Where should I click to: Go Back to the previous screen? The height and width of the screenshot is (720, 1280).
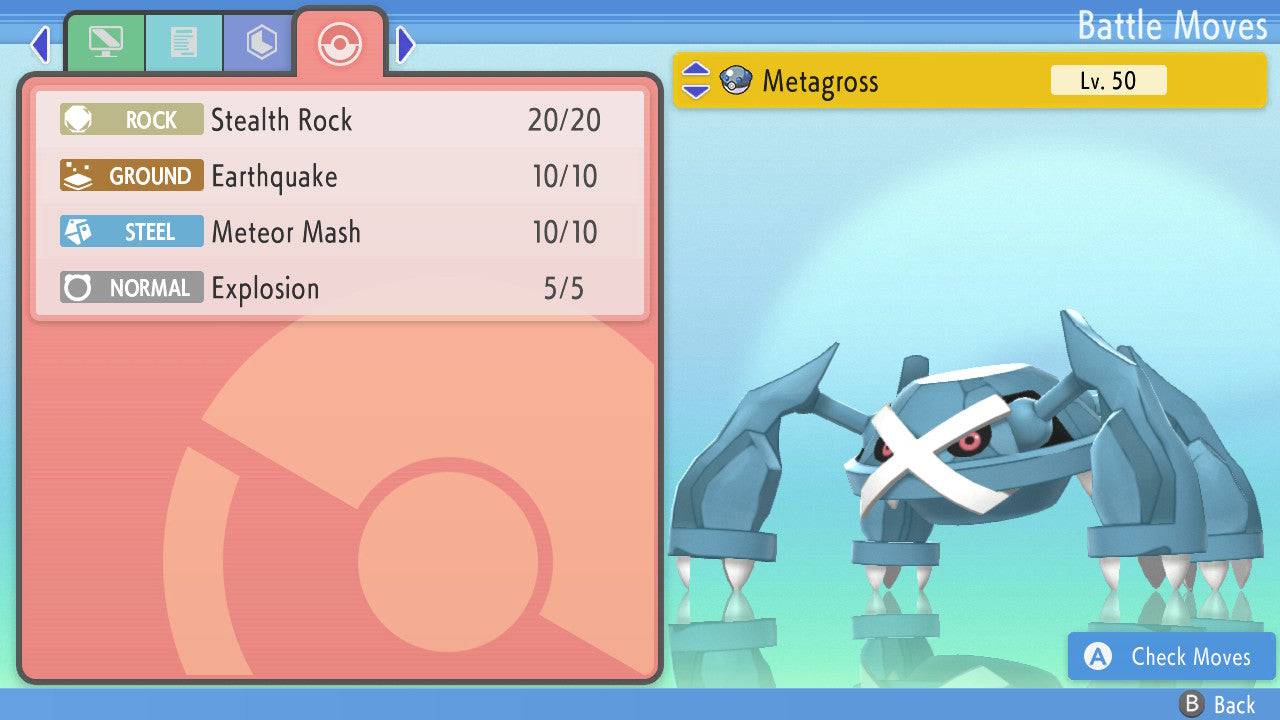(1217, 705)
